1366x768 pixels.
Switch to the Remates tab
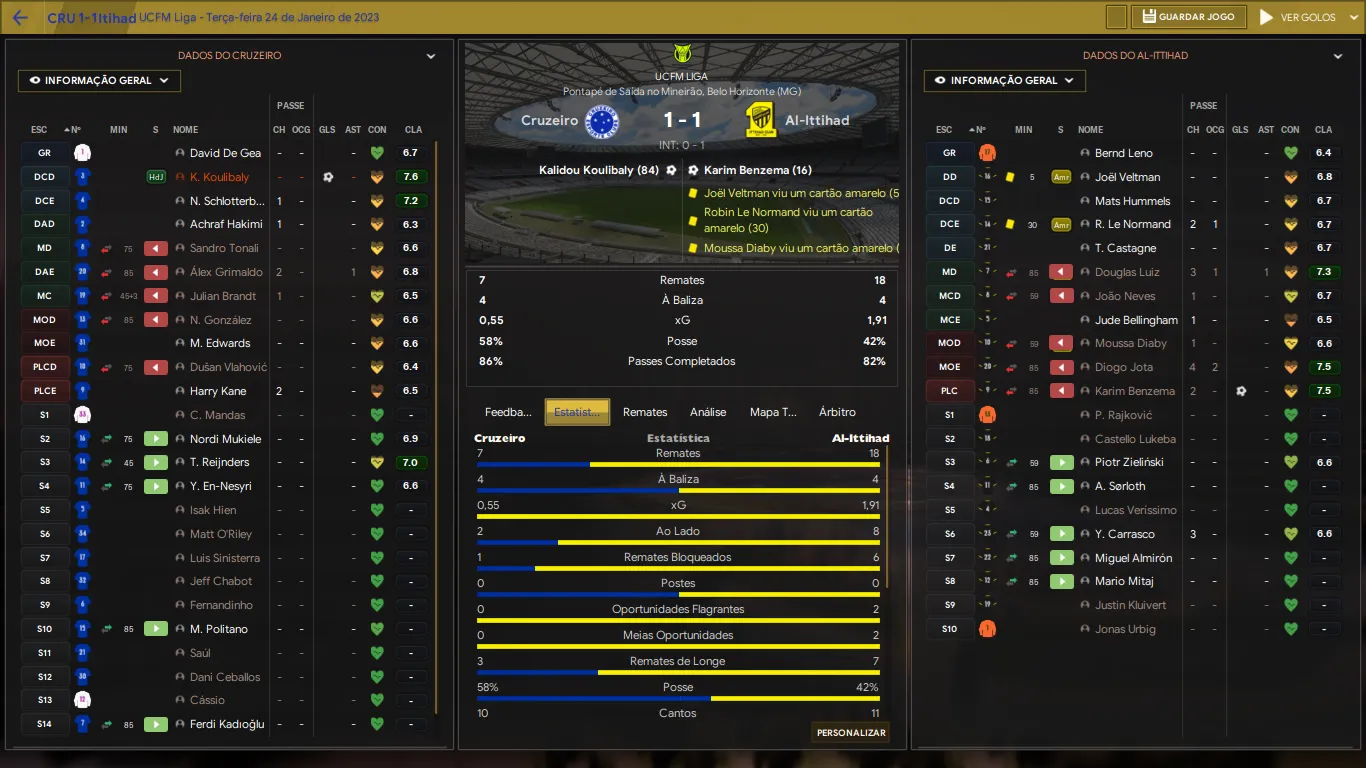(645, 412)
